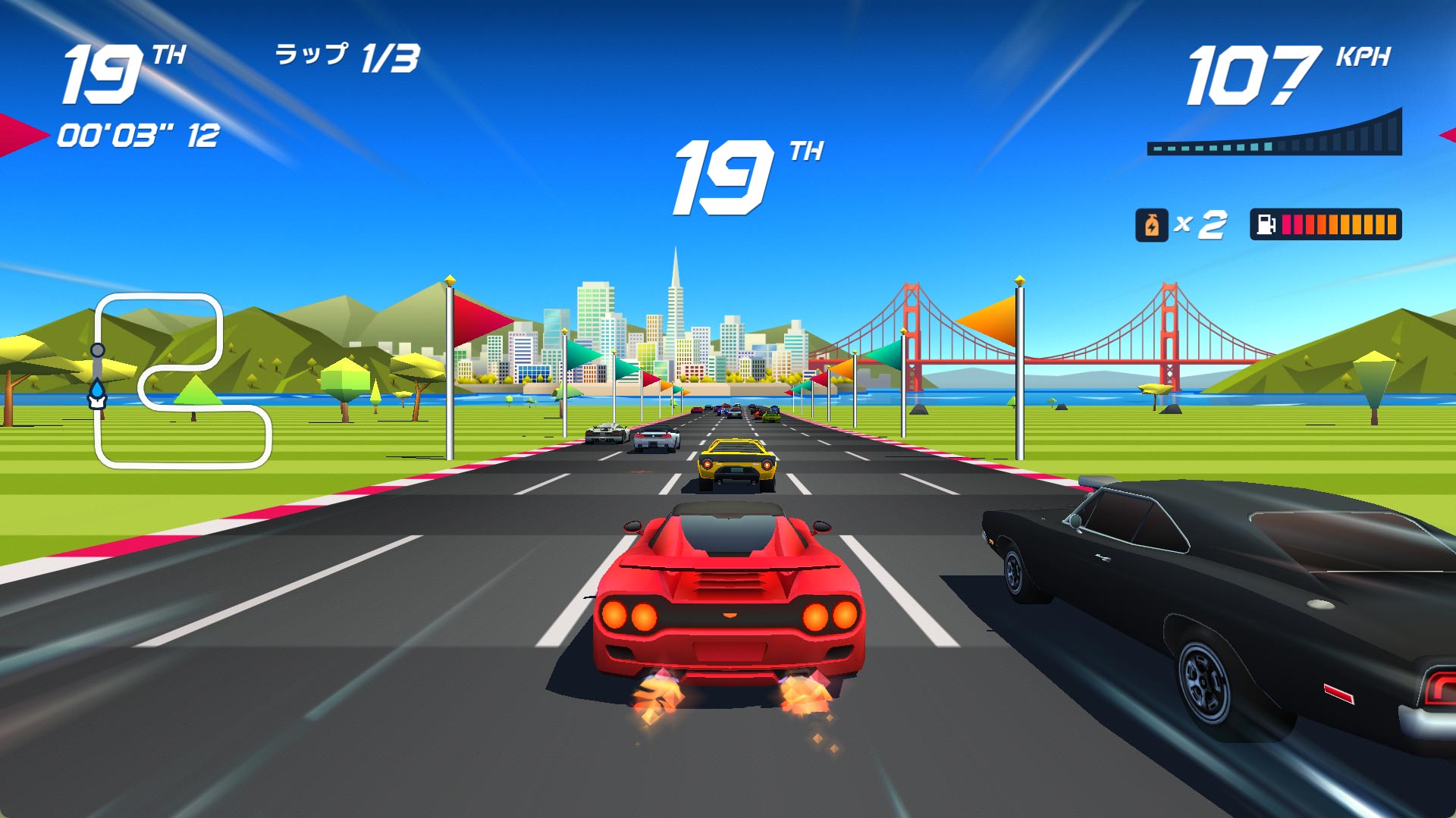The height and width of the screenshot is (818, 1456).
Task: Activate the nitro boost canister icon
Action: [1151, 225]
